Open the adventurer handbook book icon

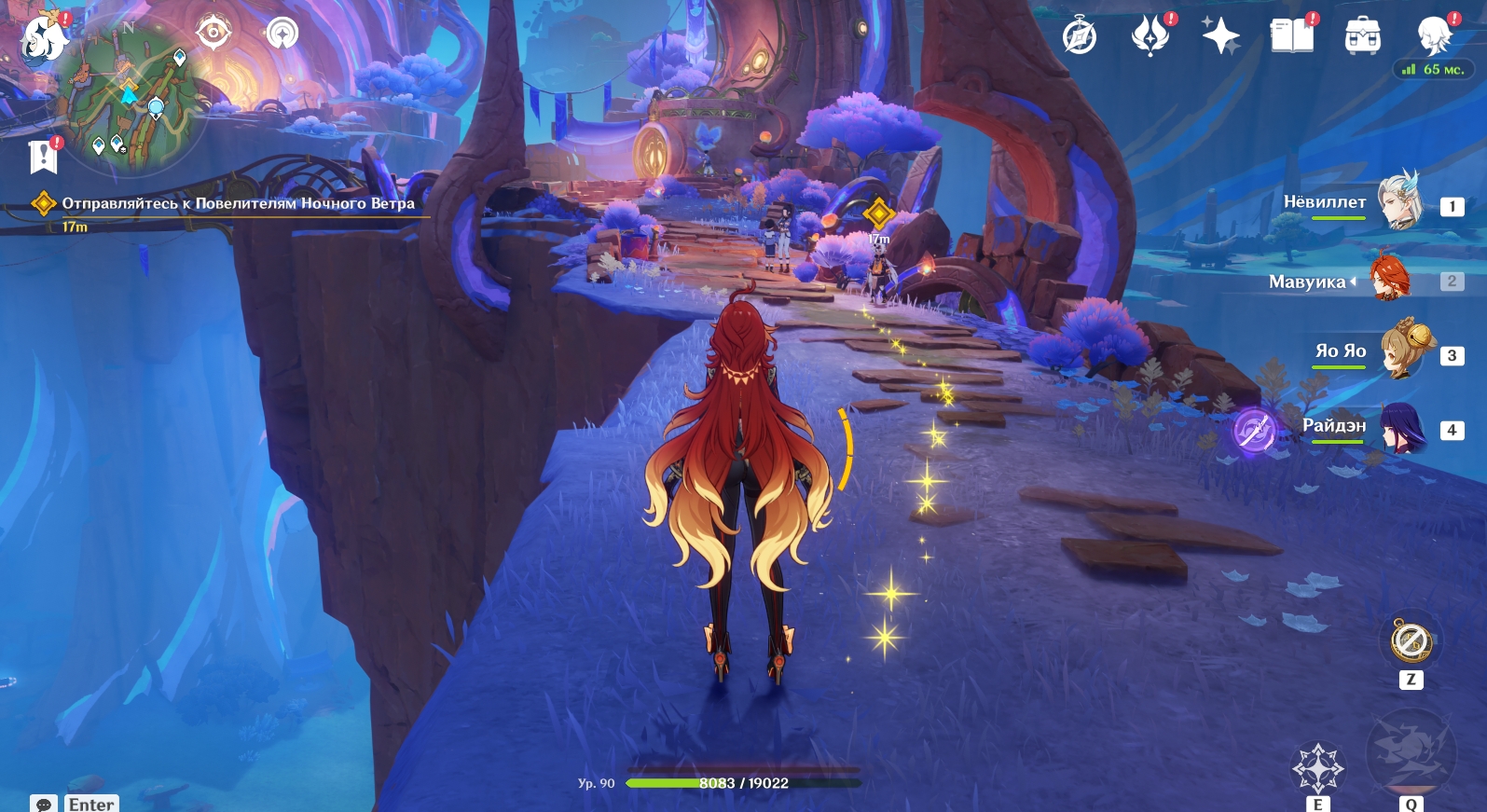tap(1291, 36)
